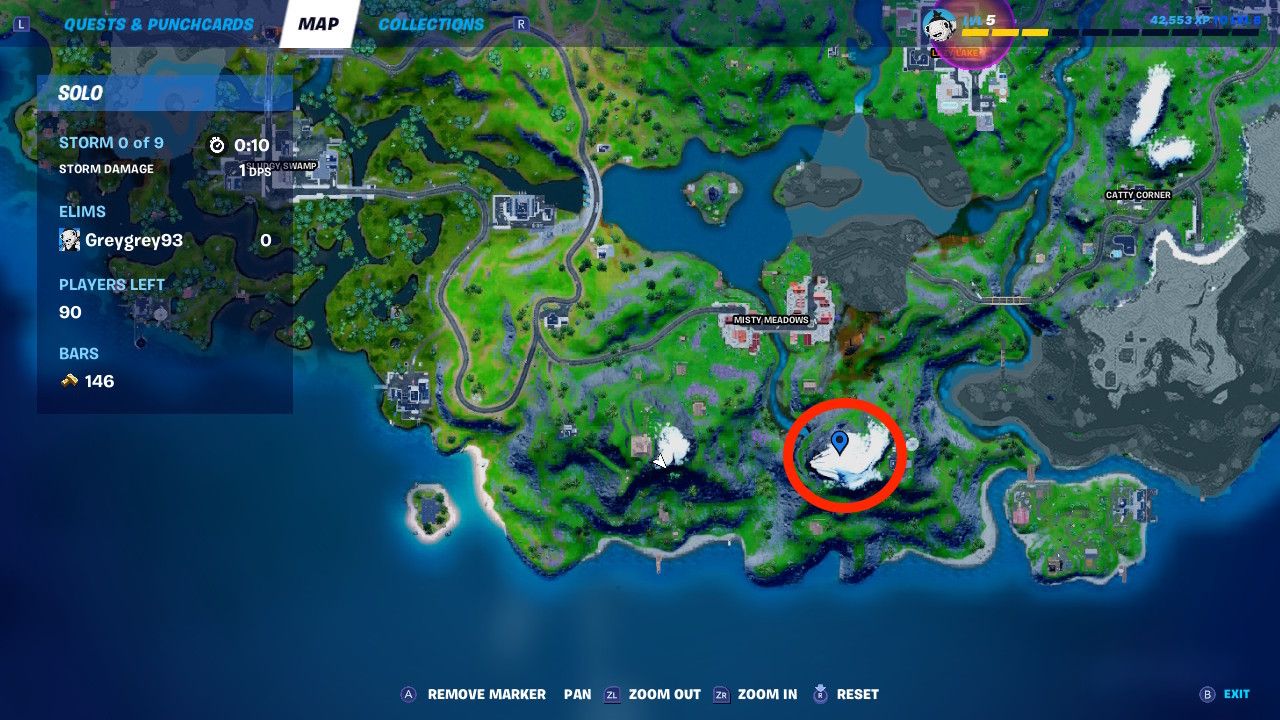Click the B-button Exit icon

(x=1206, y=694)
